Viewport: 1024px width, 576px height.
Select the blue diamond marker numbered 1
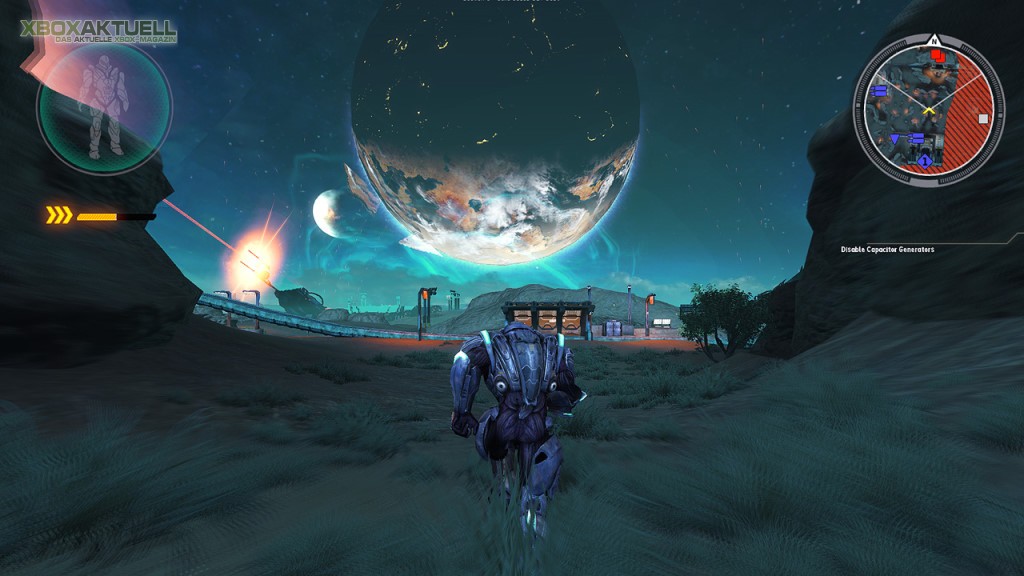click(x=925, y=160)
